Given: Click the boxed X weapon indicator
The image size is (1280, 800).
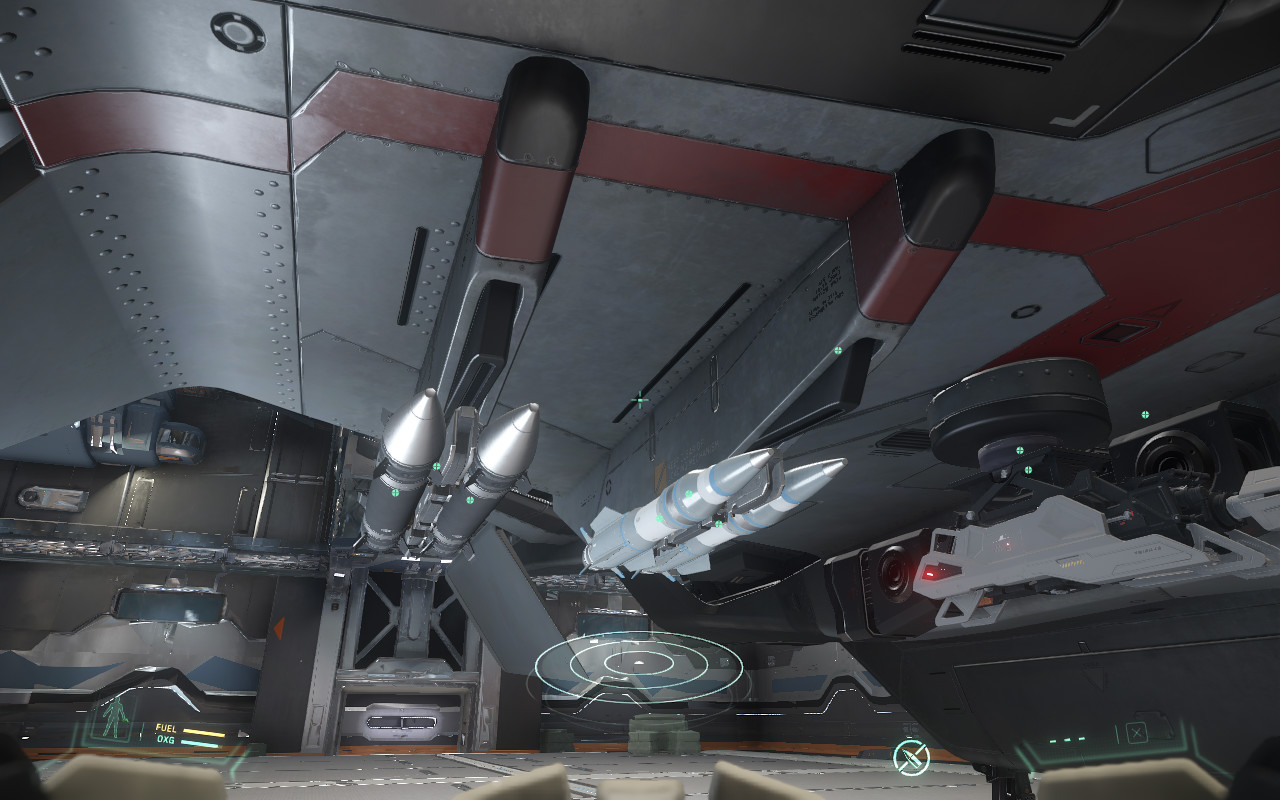Looking at the screenshot, I should [1136, 732].
